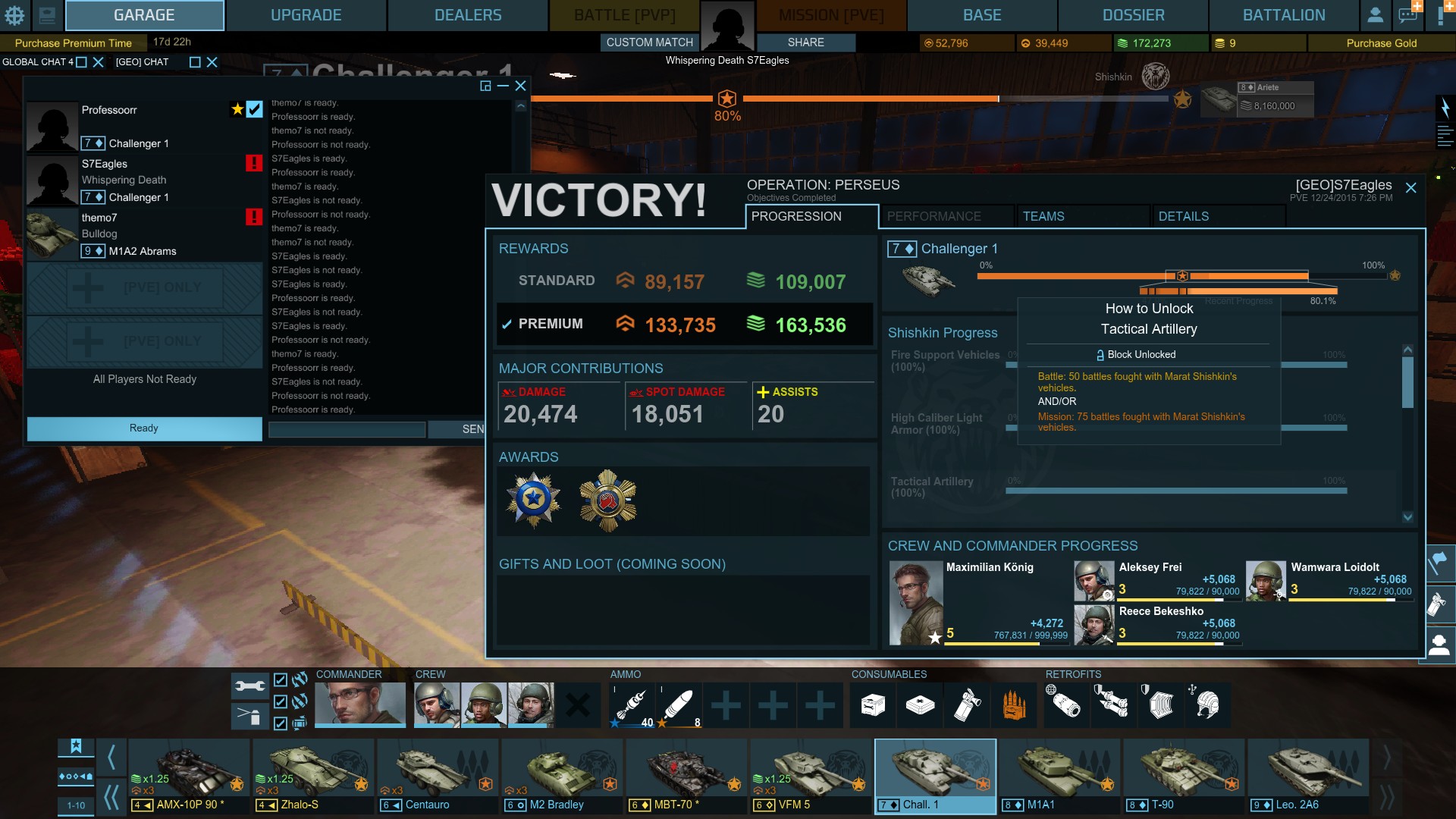Switch to the Teams tab

(1082, 216)
